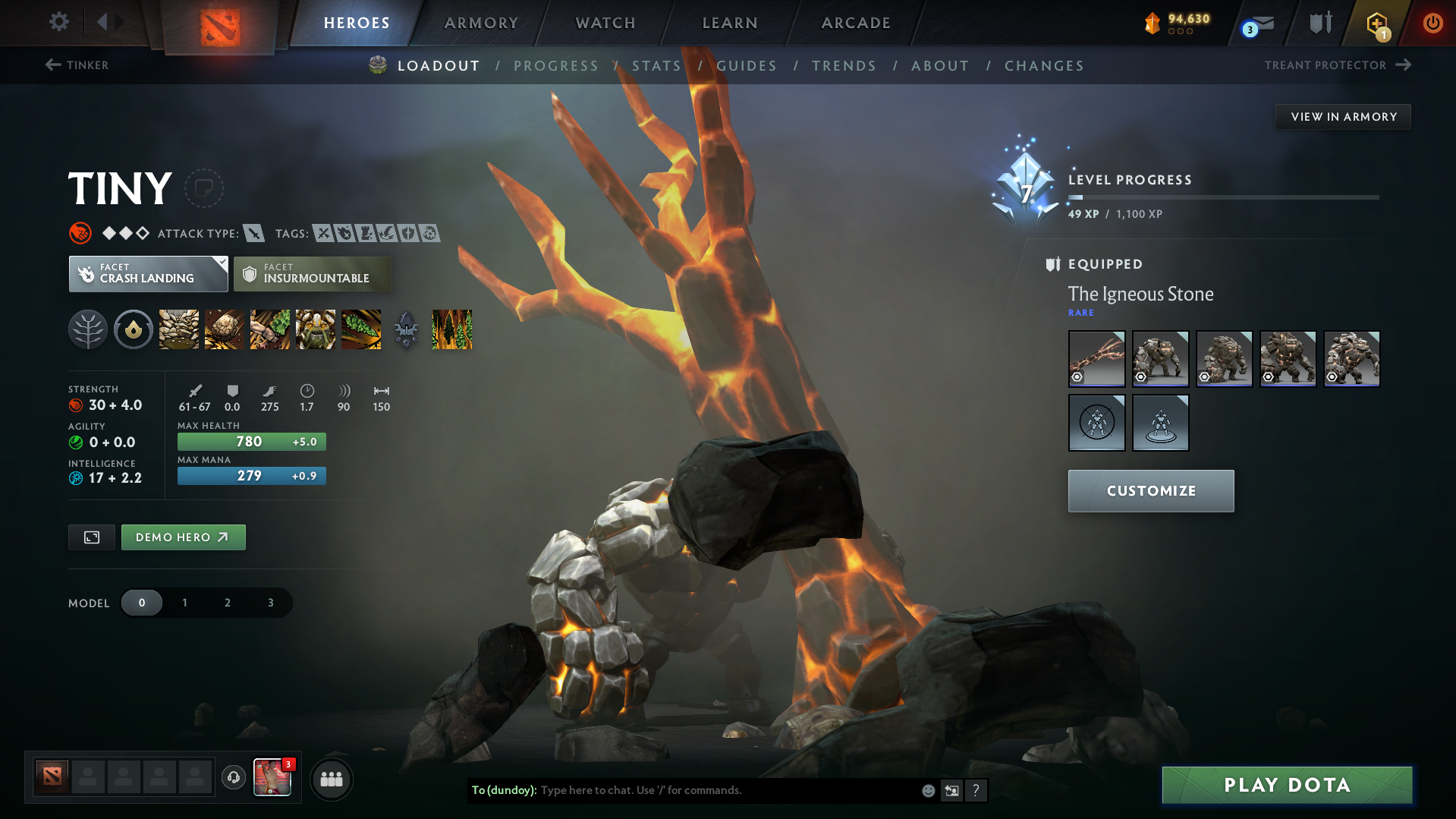Select the first Igneous Stone weapon thumbnail
The width and height of the screenshot is (1456, 819).
coord(1096,358)
